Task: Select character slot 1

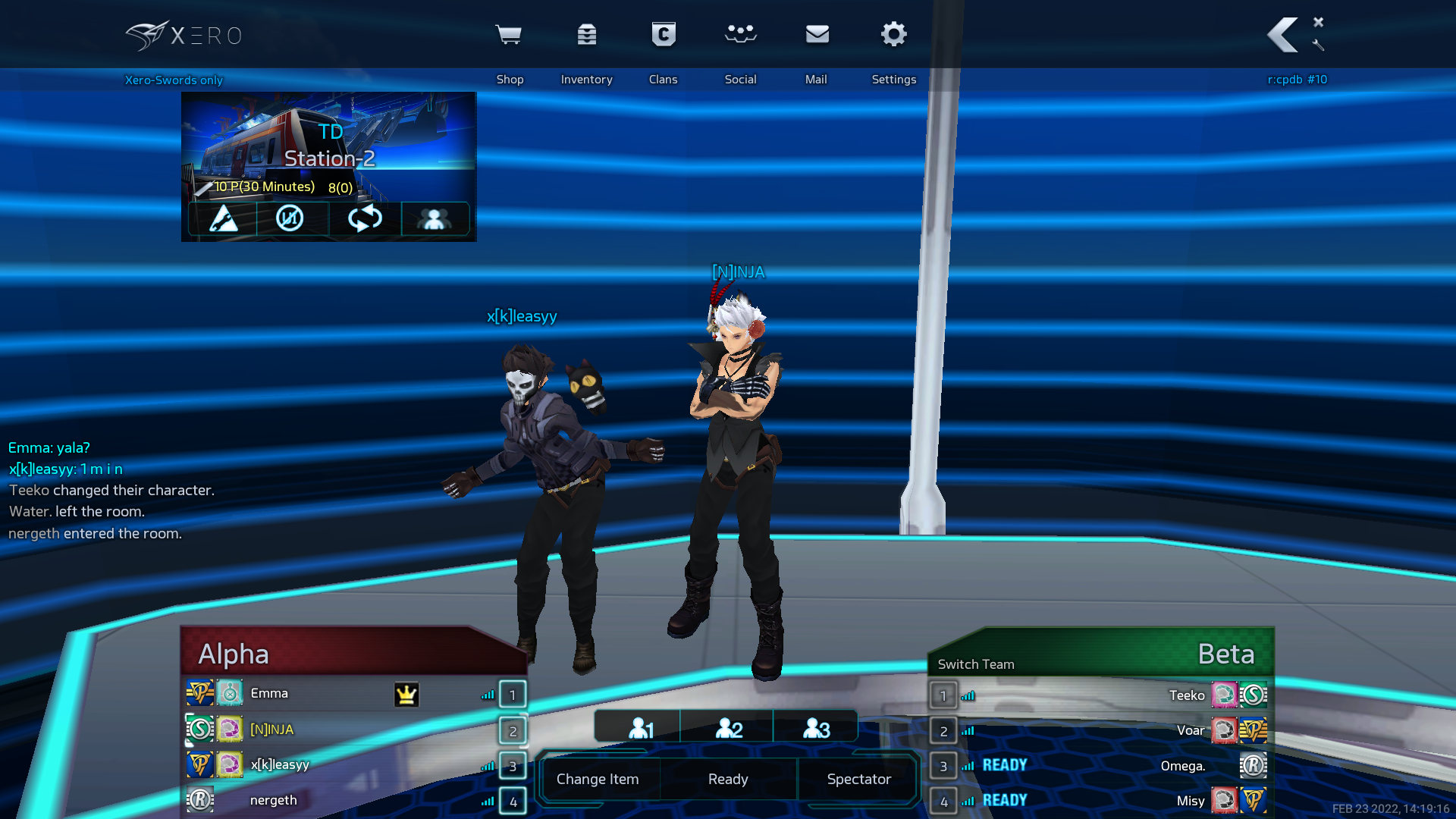Action: [641, 728]
